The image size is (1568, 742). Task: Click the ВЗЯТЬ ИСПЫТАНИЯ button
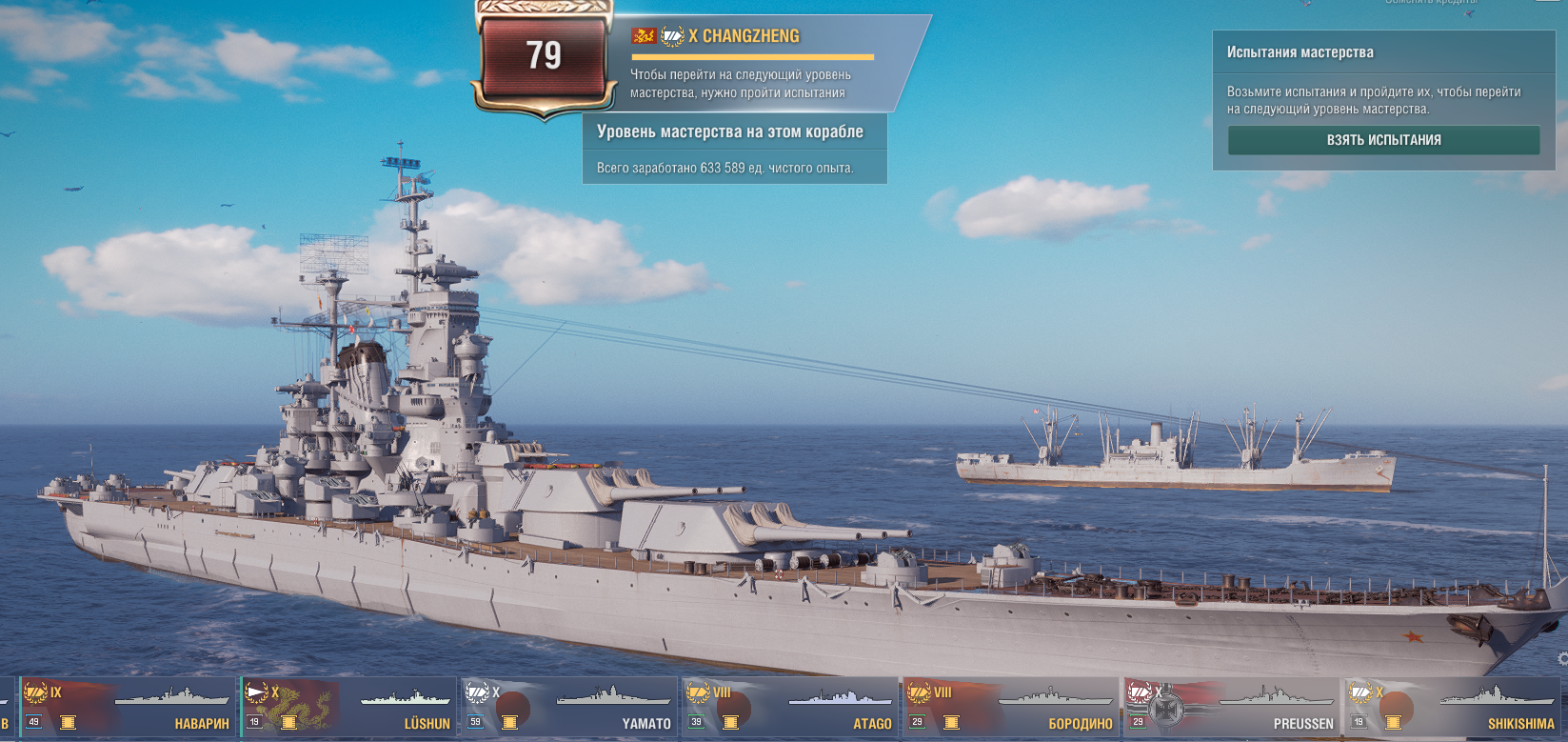1383,140
